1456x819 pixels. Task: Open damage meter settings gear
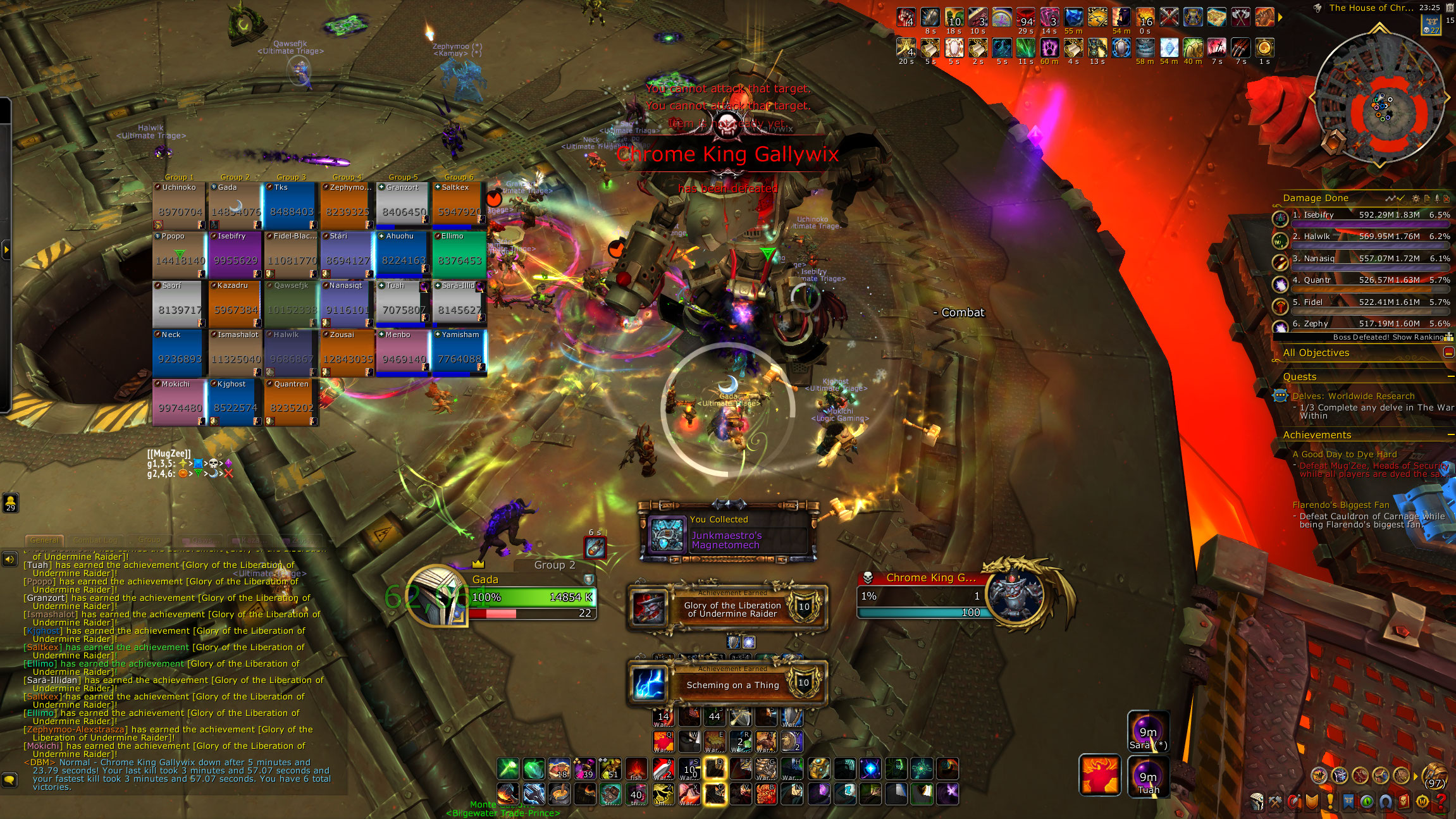pos(1416,199)
